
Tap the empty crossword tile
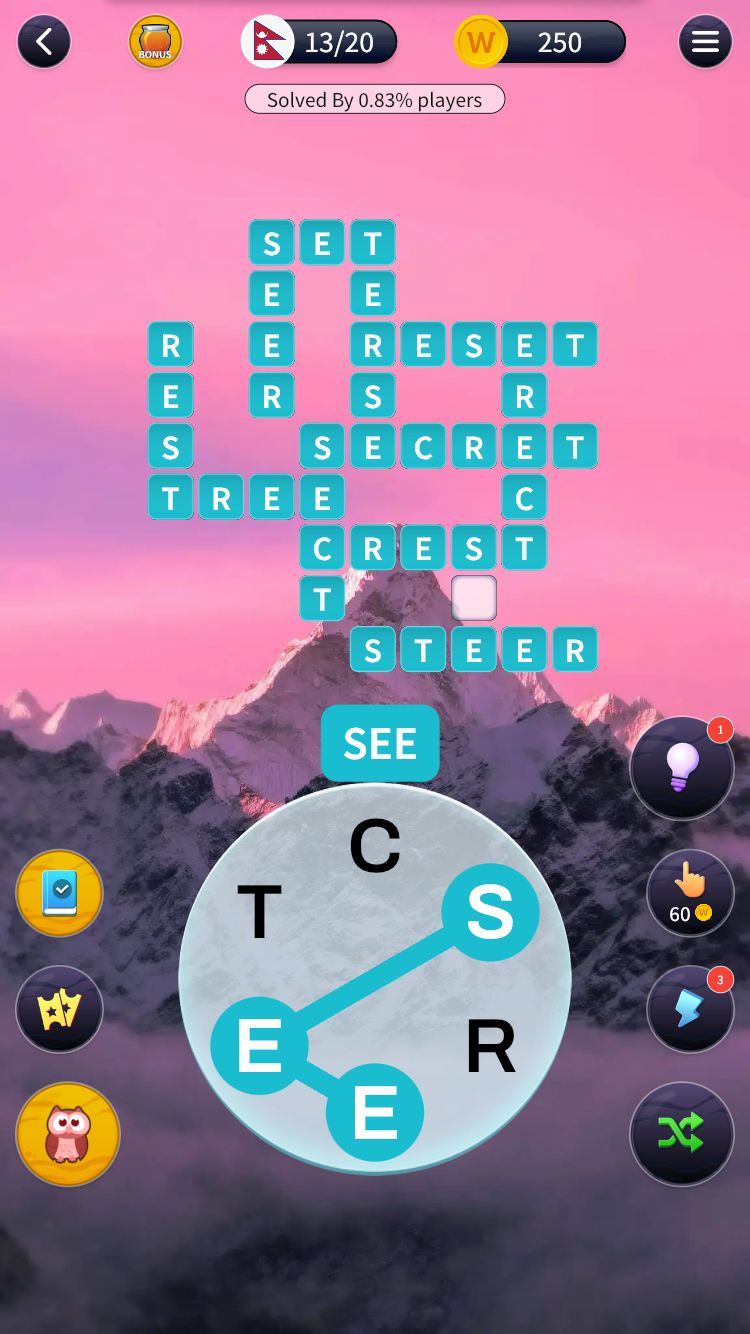[474, 598]
